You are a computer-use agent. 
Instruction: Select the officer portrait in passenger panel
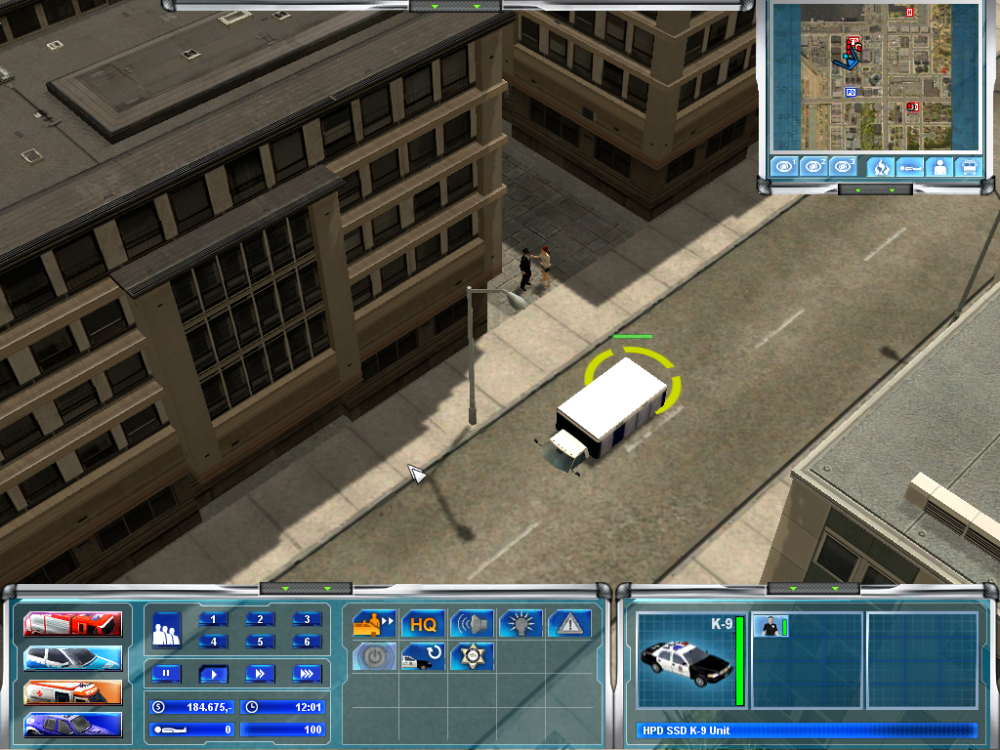pos(771,627)
